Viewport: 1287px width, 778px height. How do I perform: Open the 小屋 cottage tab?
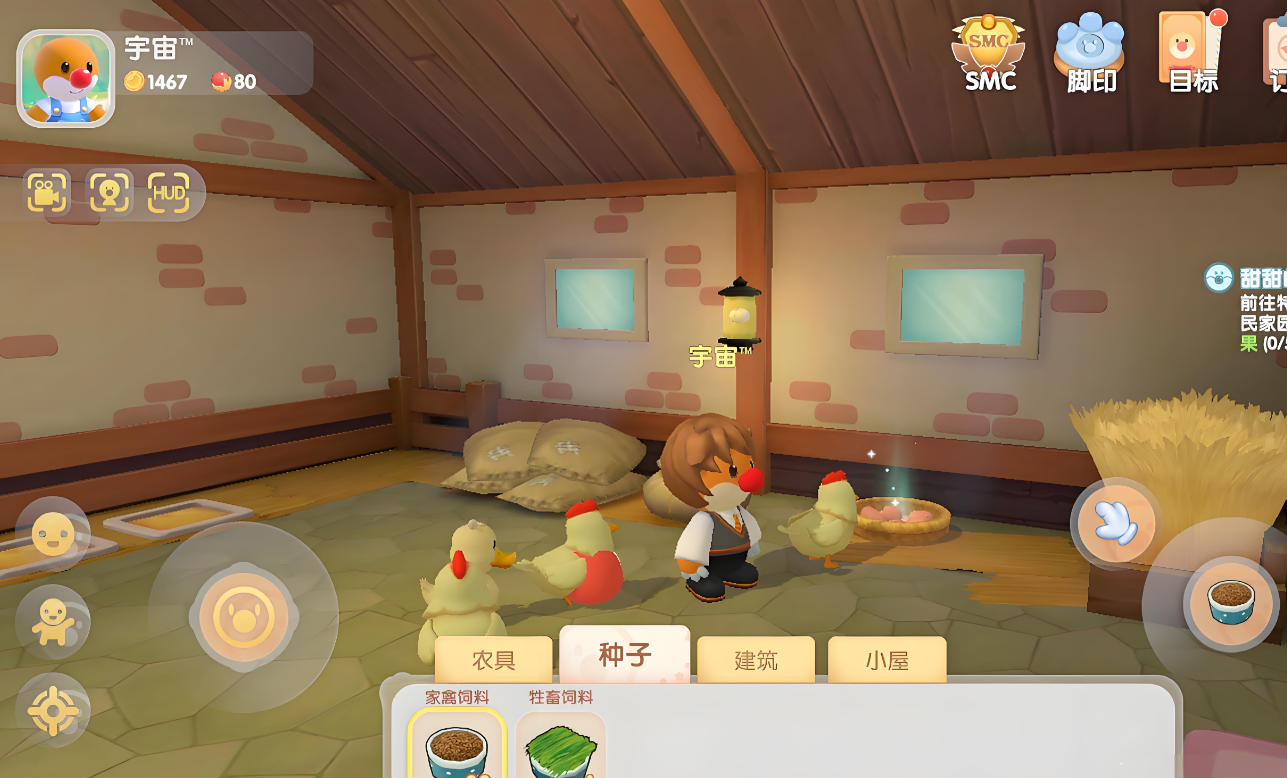886,660
